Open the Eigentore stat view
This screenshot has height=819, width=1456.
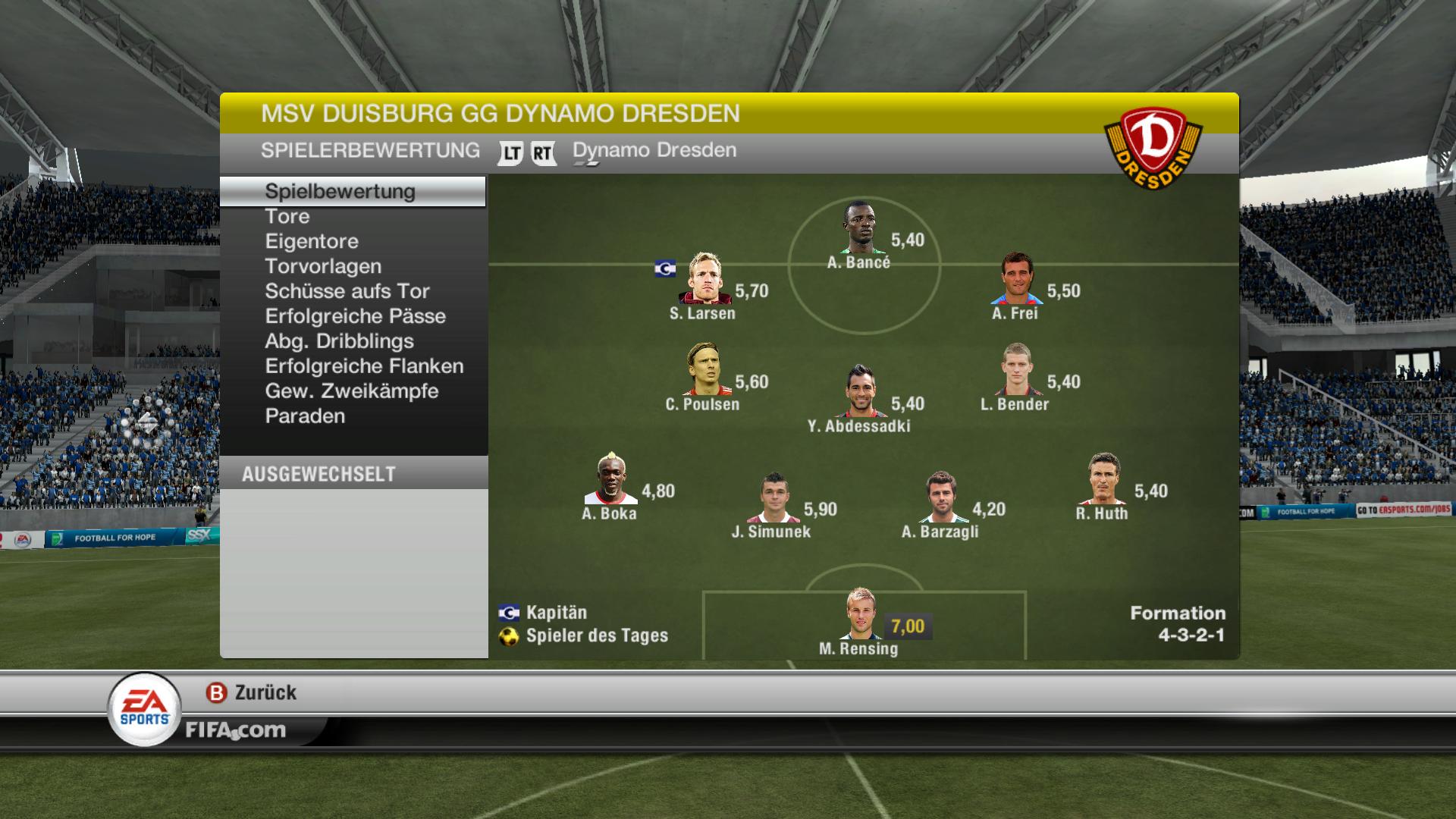pyautogui.click(x=312, y=241)
